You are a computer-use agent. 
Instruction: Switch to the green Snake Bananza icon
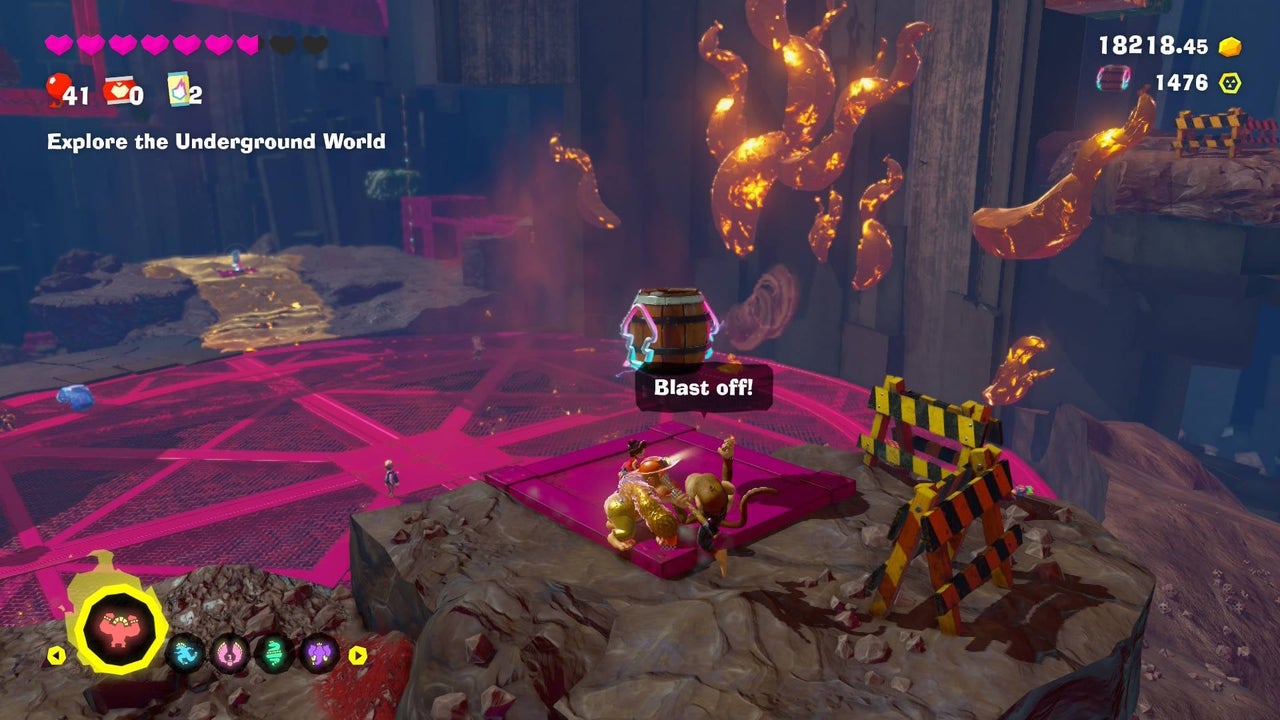(x=275, y=654)
